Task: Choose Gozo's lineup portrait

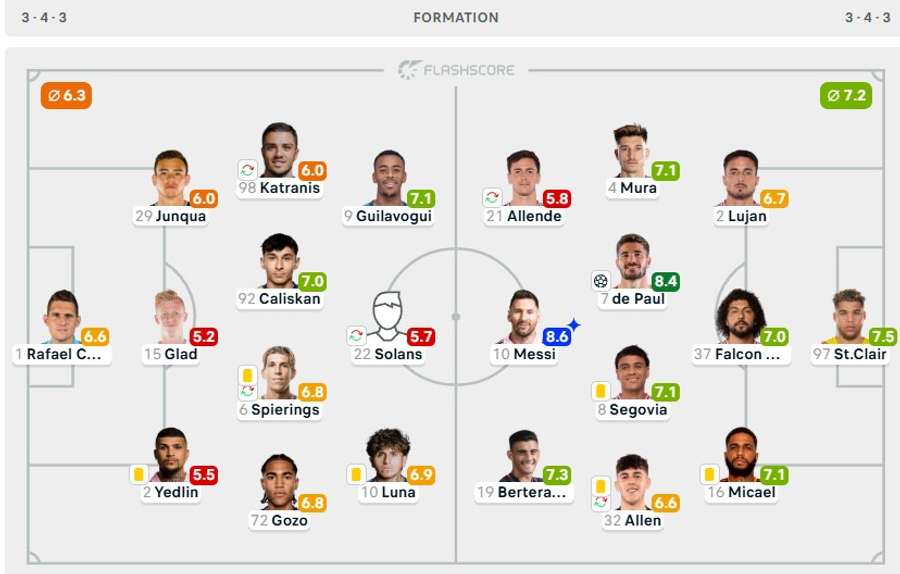Action: pyautogui.click(x=280, y=482)
